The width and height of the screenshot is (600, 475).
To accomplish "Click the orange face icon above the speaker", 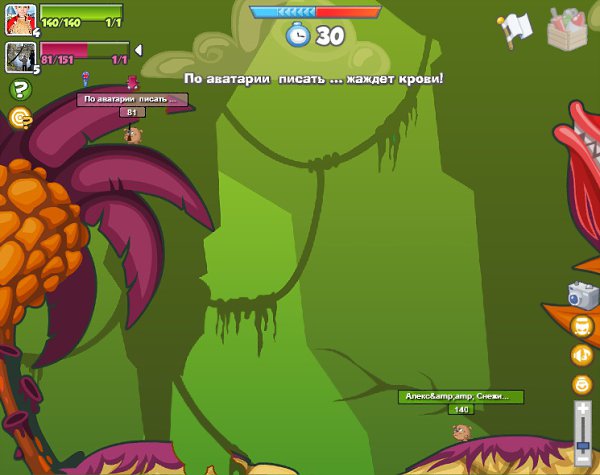I will pos(582,326).
